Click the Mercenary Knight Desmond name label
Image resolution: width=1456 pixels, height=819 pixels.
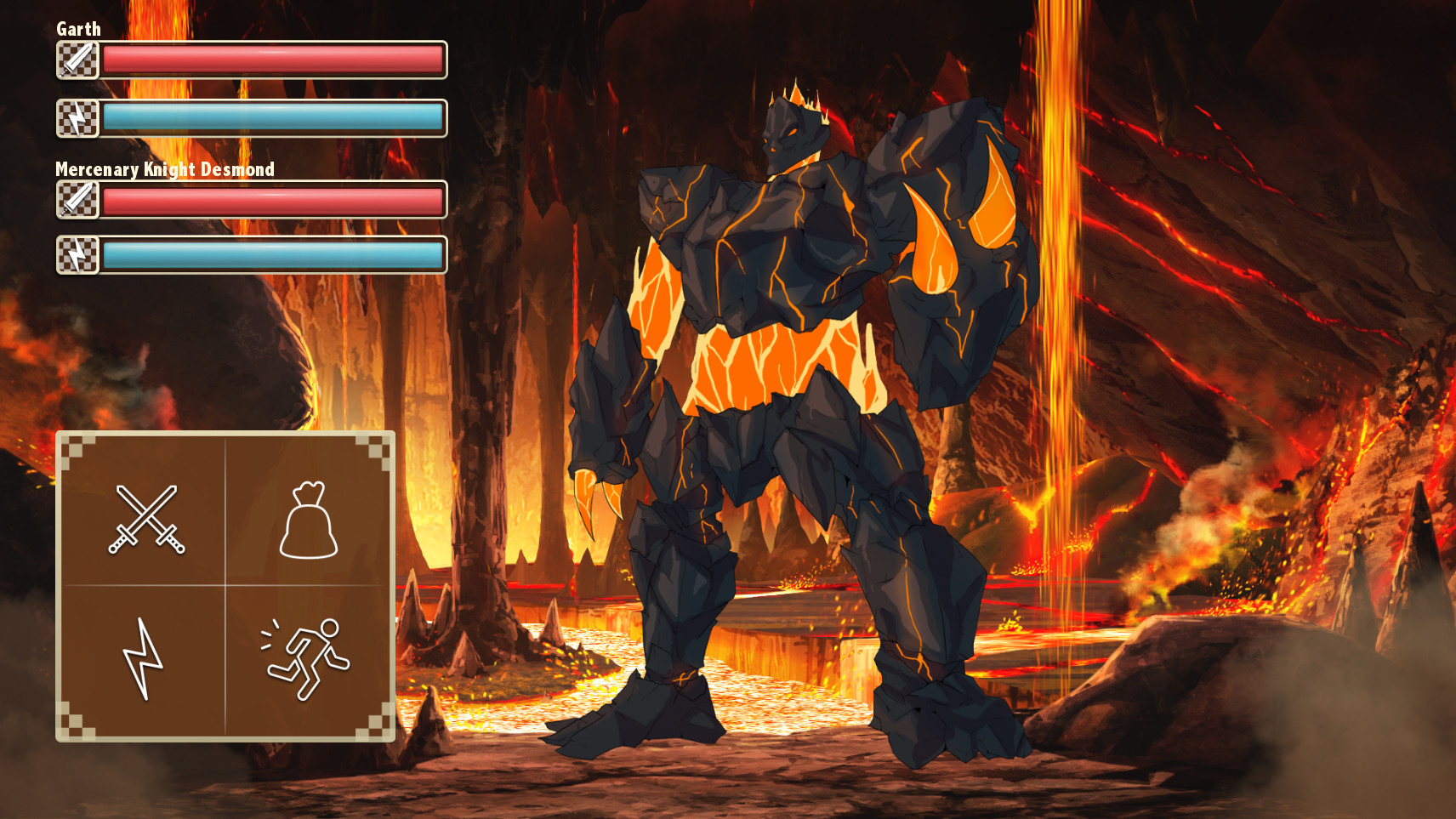coord(164,169)
